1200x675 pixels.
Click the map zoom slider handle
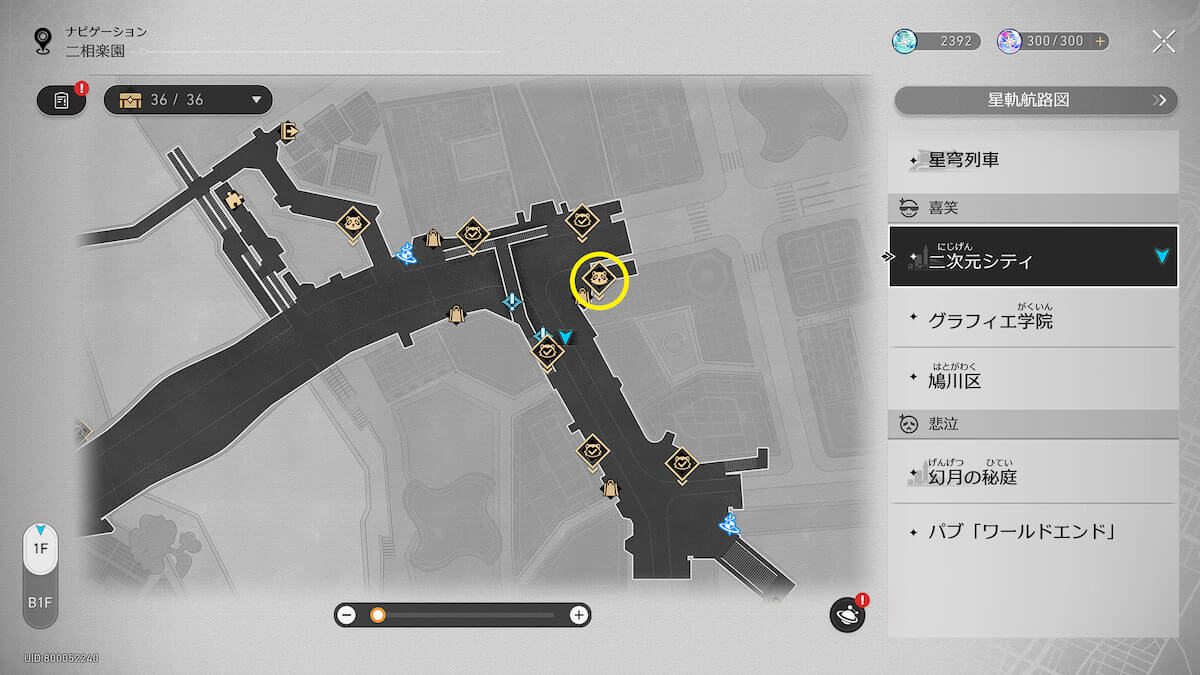coord(378,615)
